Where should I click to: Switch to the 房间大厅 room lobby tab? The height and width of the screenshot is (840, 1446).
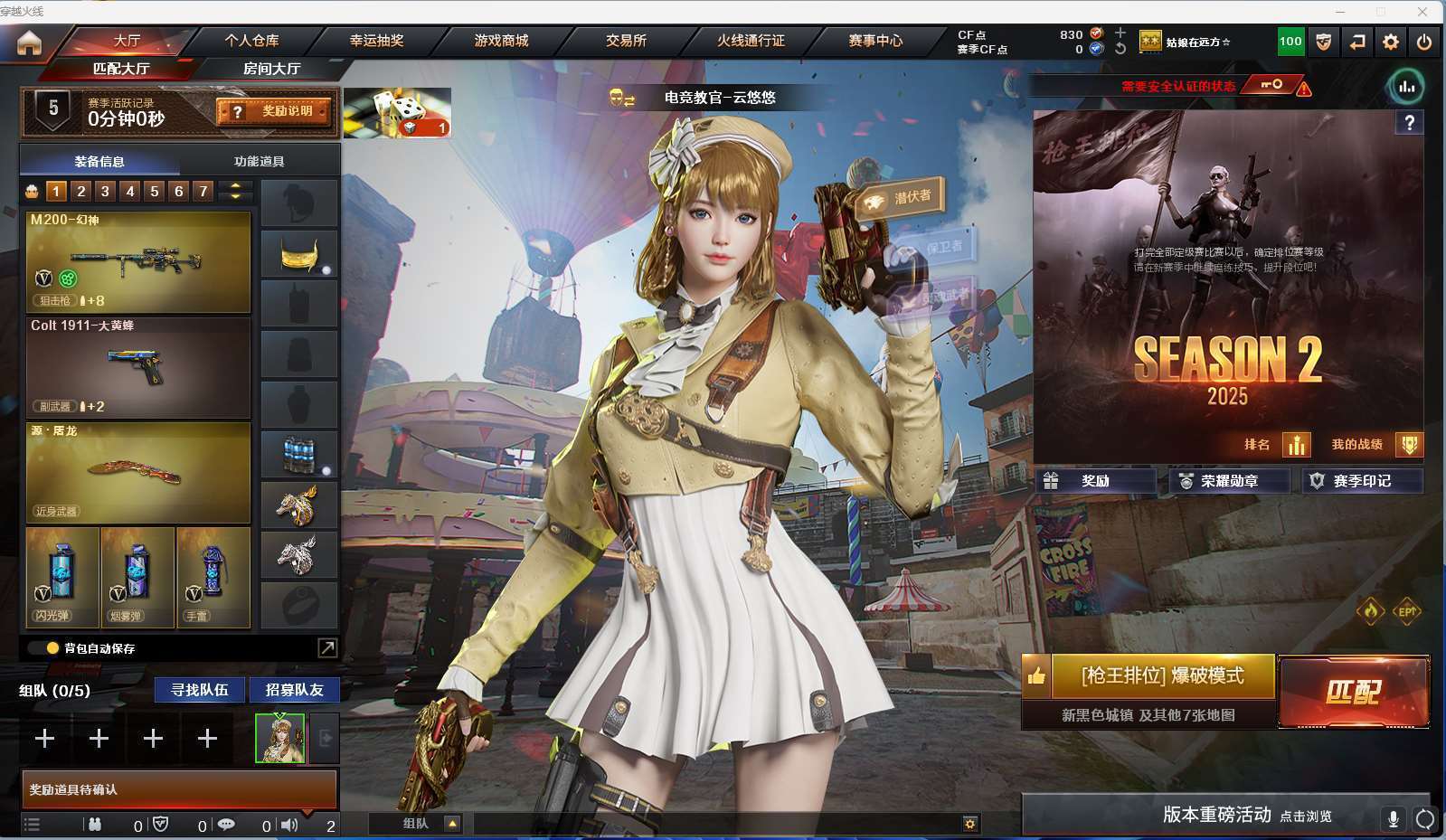point(271,69)
